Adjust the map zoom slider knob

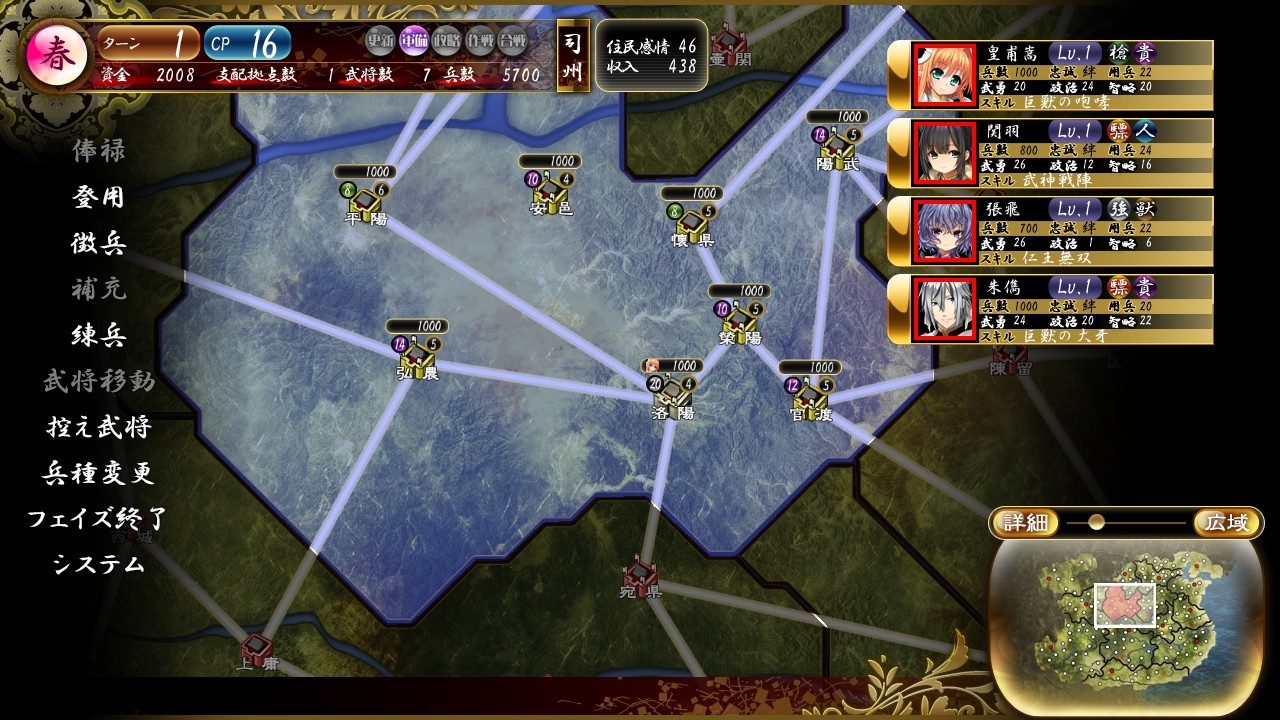click(1096, 522)
